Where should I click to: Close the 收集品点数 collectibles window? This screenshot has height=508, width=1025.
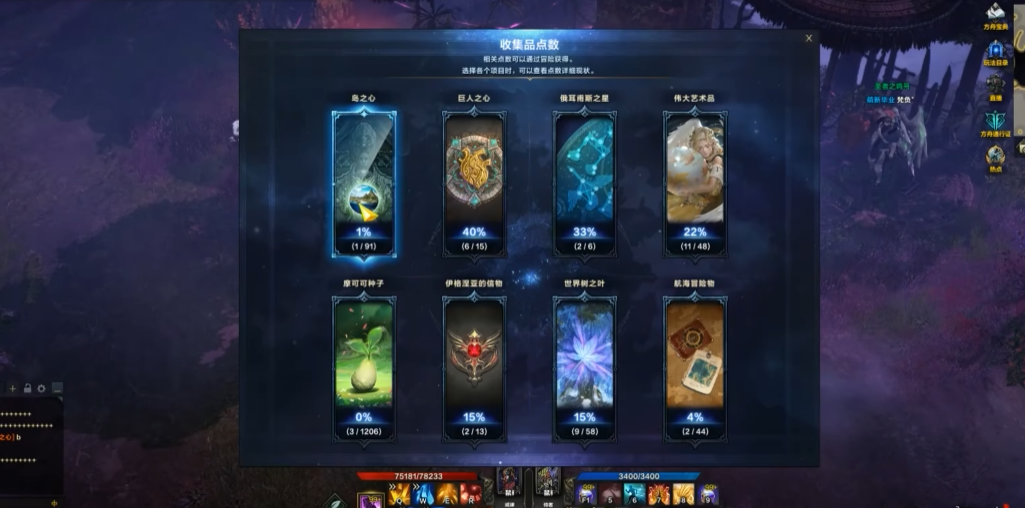[x=809, y=39]
